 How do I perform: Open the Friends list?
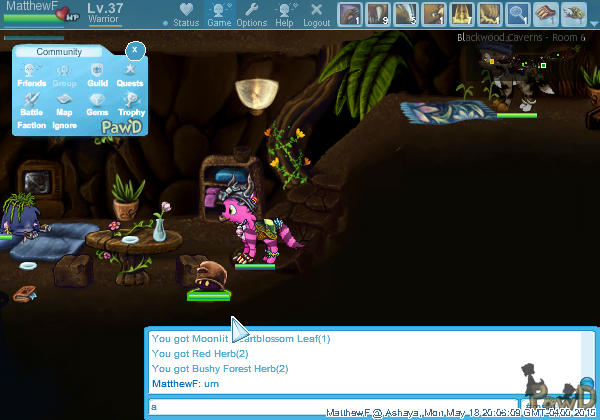point(31,73)
